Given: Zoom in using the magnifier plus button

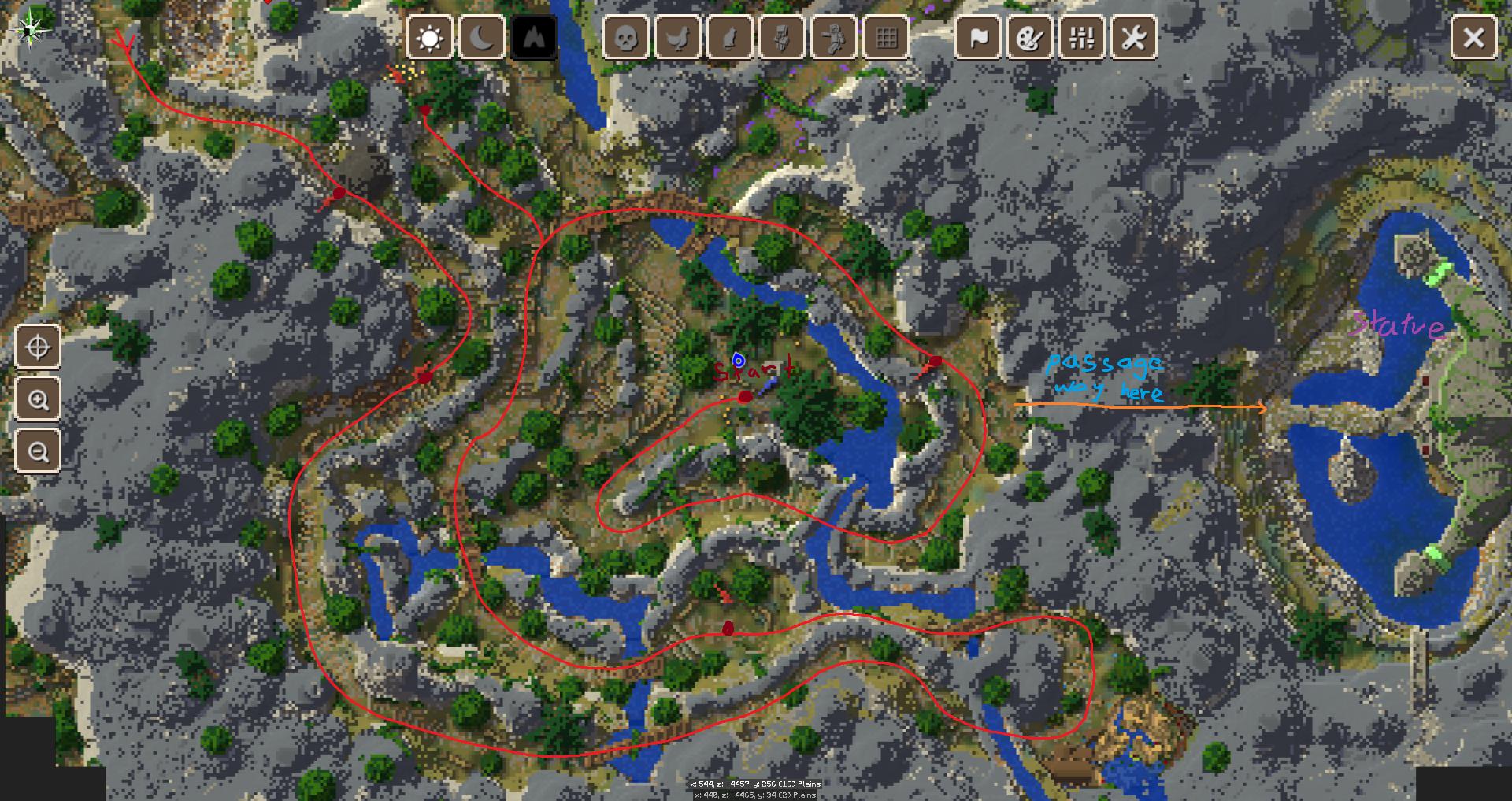Looking at the screenshot, I should click(x=37, y=399).
